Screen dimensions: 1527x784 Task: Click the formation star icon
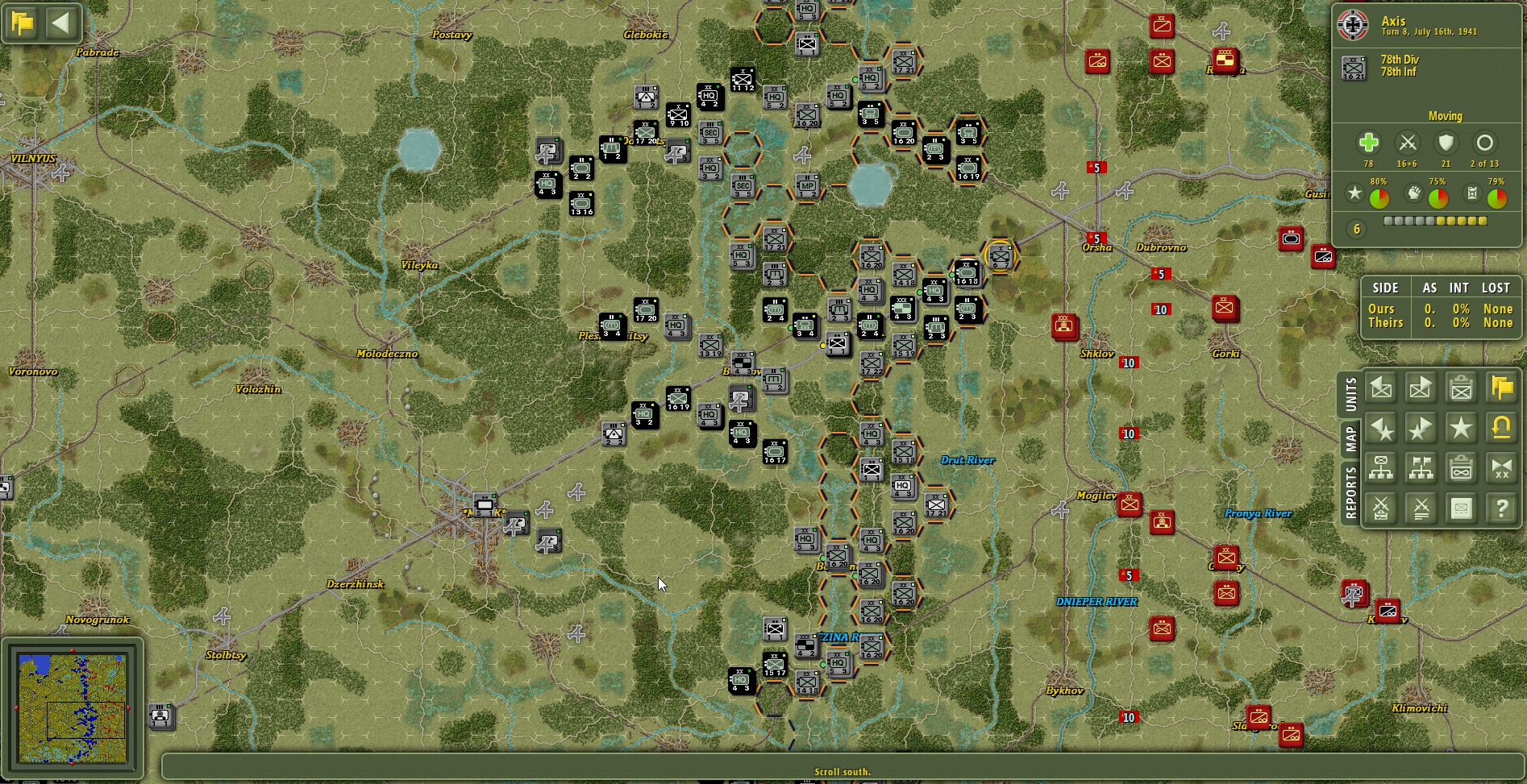click(1462, 429)
